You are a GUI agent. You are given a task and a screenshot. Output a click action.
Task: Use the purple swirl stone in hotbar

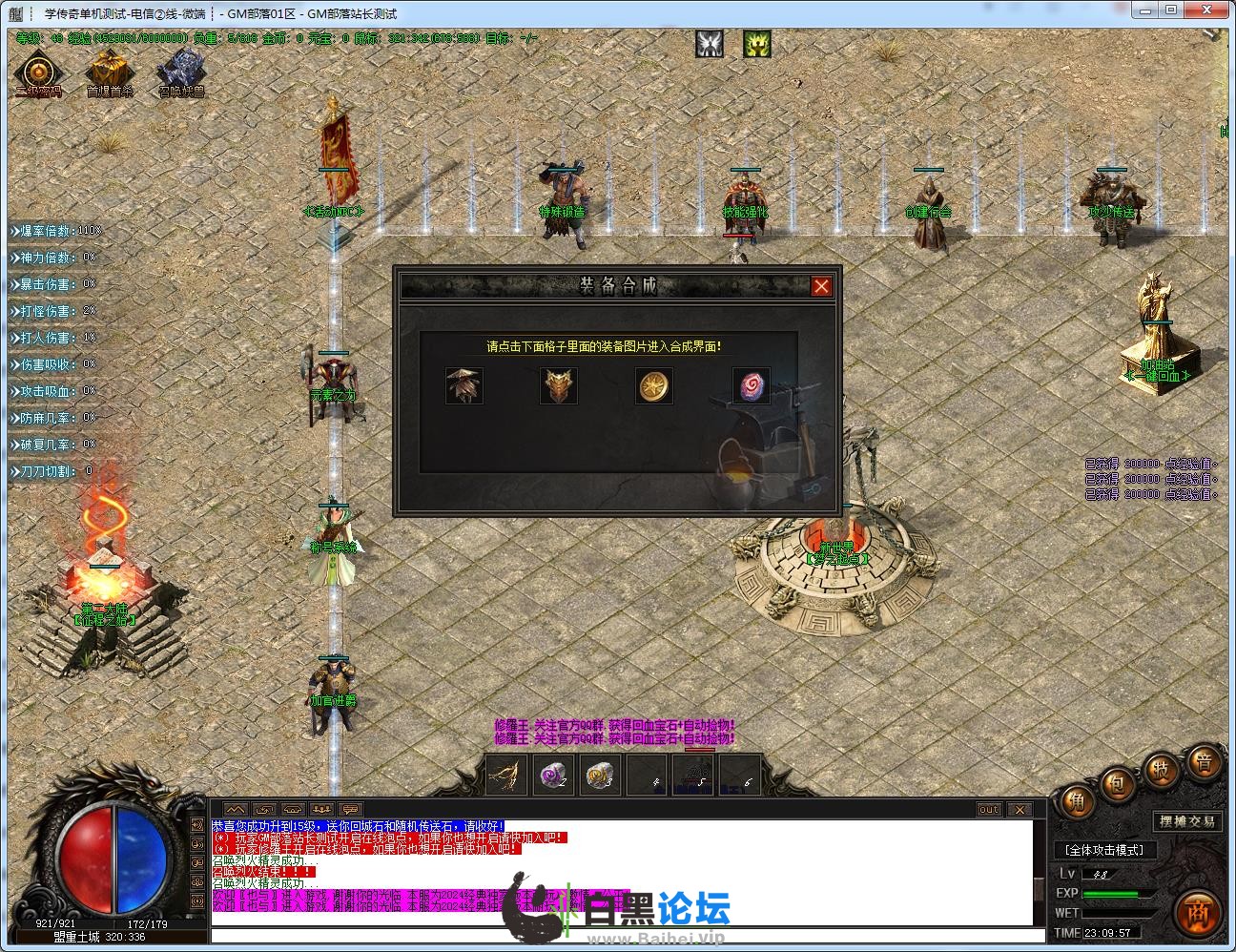coord(553,776)
